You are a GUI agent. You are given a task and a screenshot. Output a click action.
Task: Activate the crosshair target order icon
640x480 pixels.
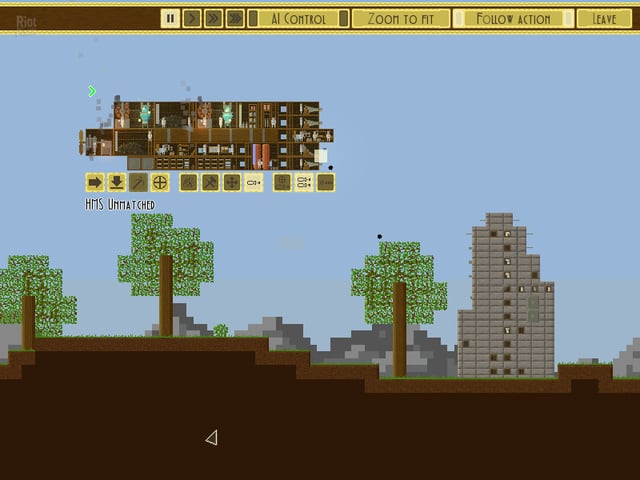click(x=160, y=182)
